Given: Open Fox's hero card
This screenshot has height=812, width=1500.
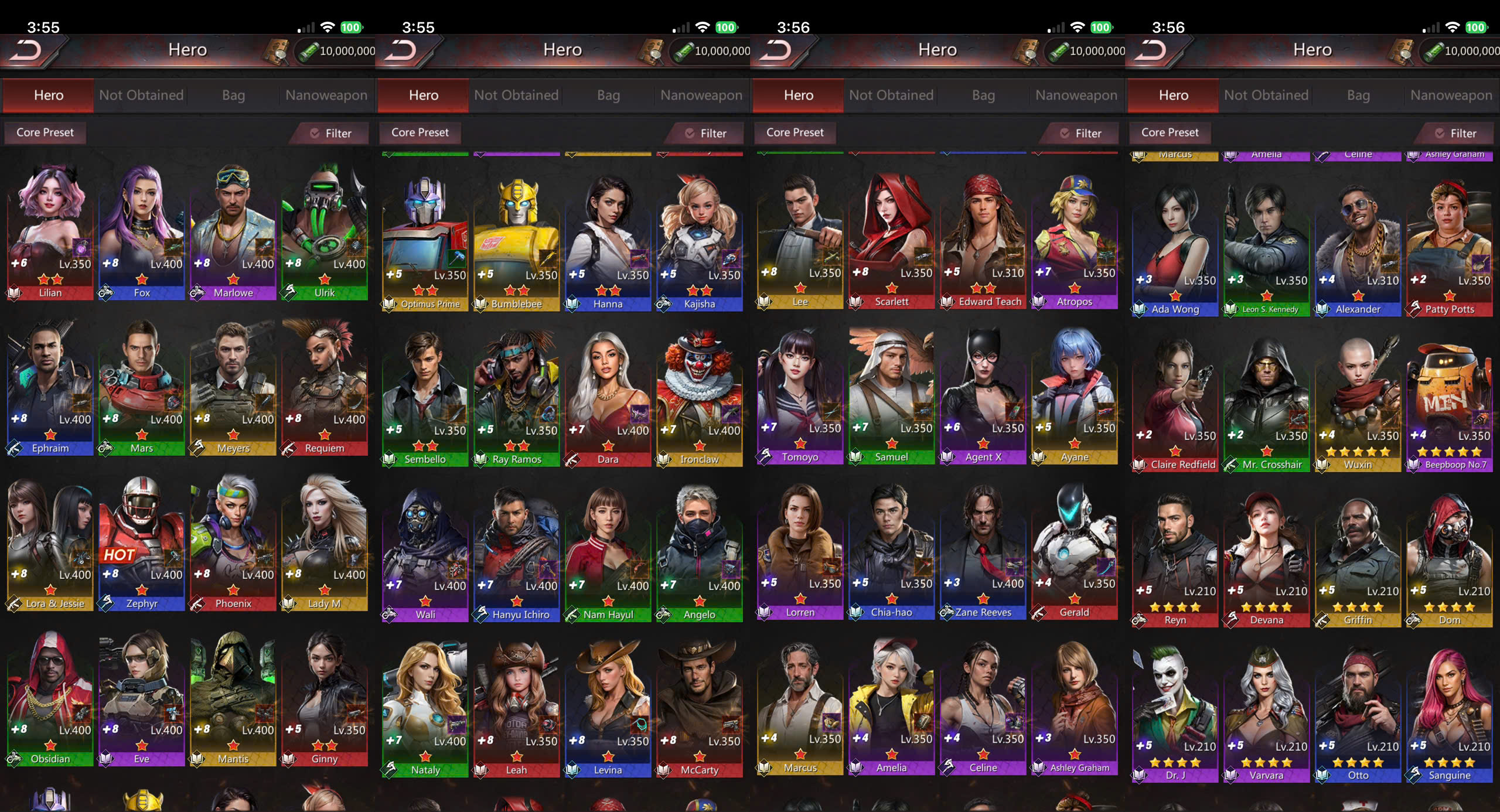Looking at the screenshot, I should click(x=142, y=231).
